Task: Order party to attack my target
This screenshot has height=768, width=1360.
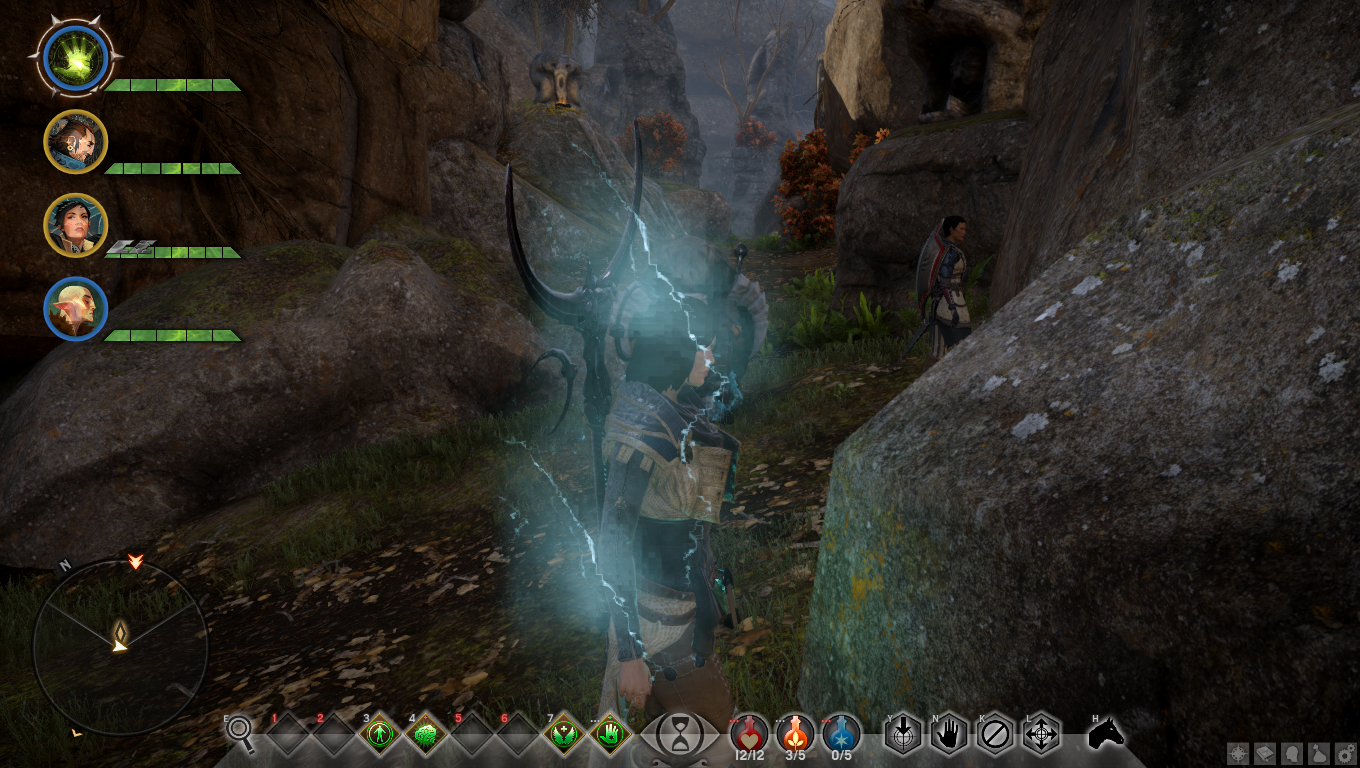Action: pos(903,735)
